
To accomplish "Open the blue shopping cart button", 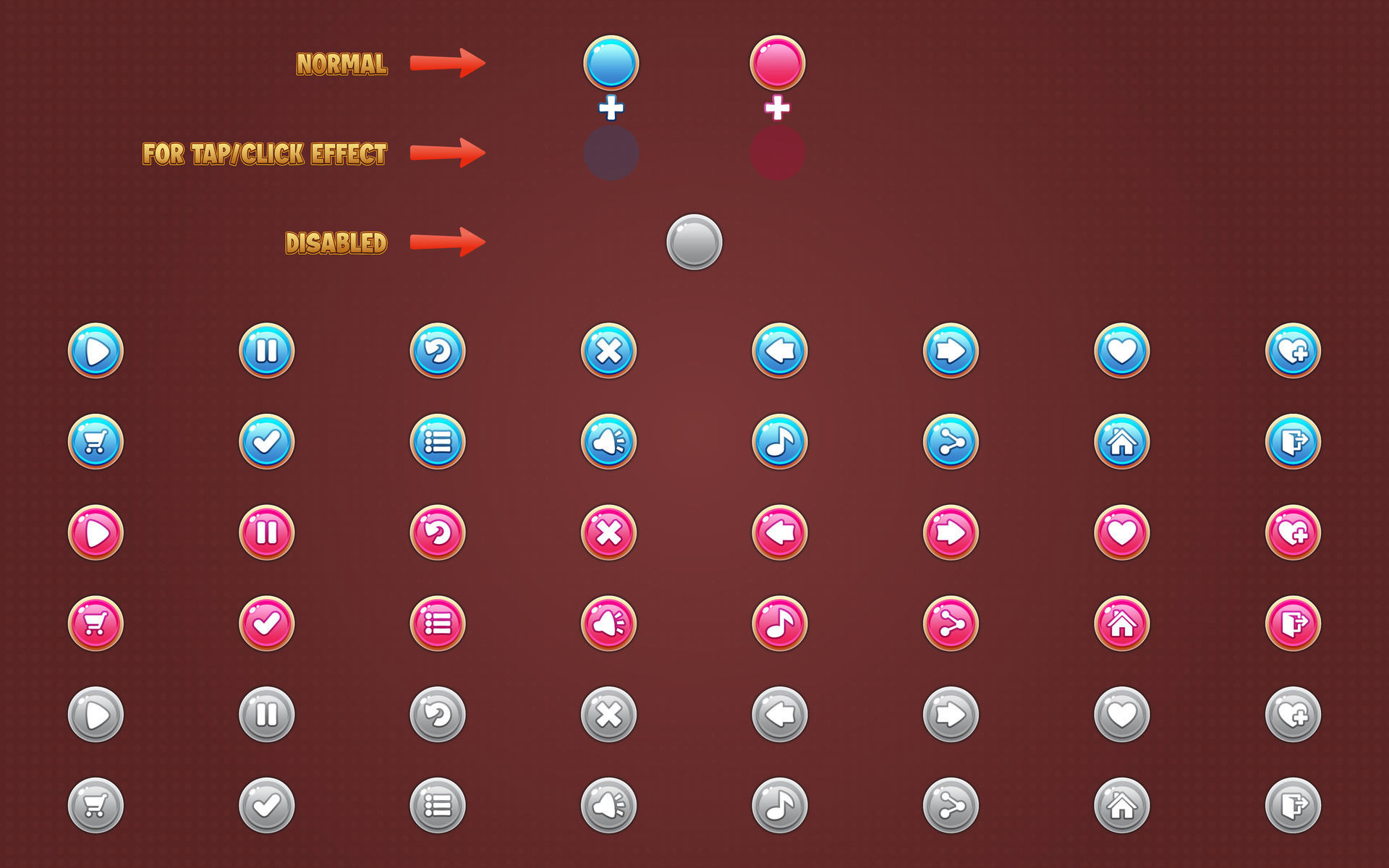I will pyautogui.click(x=96, y=441).
